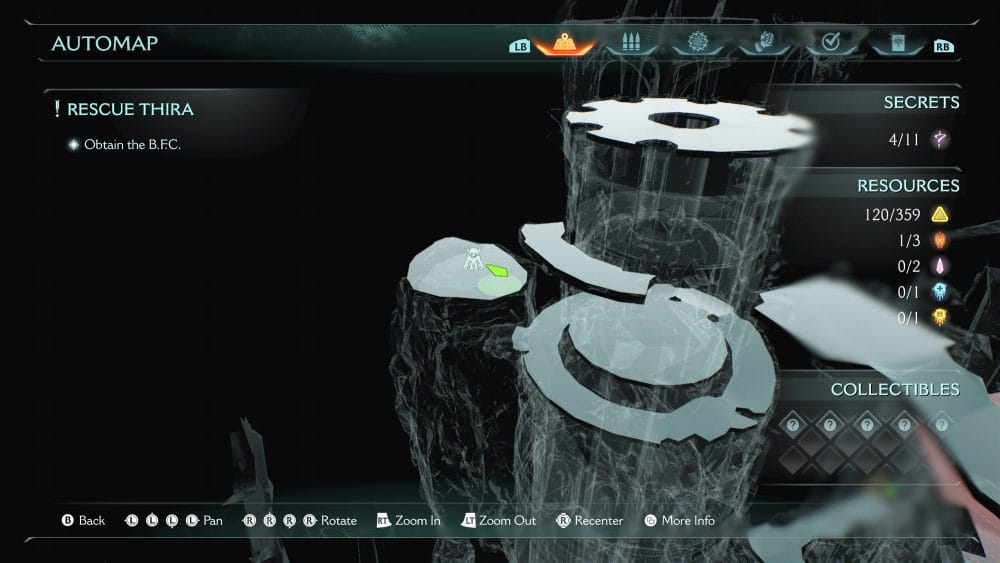1000x563 pixels.
Task: Switch to the Arsenal bullets tab
Action: [x=631, y=44]
